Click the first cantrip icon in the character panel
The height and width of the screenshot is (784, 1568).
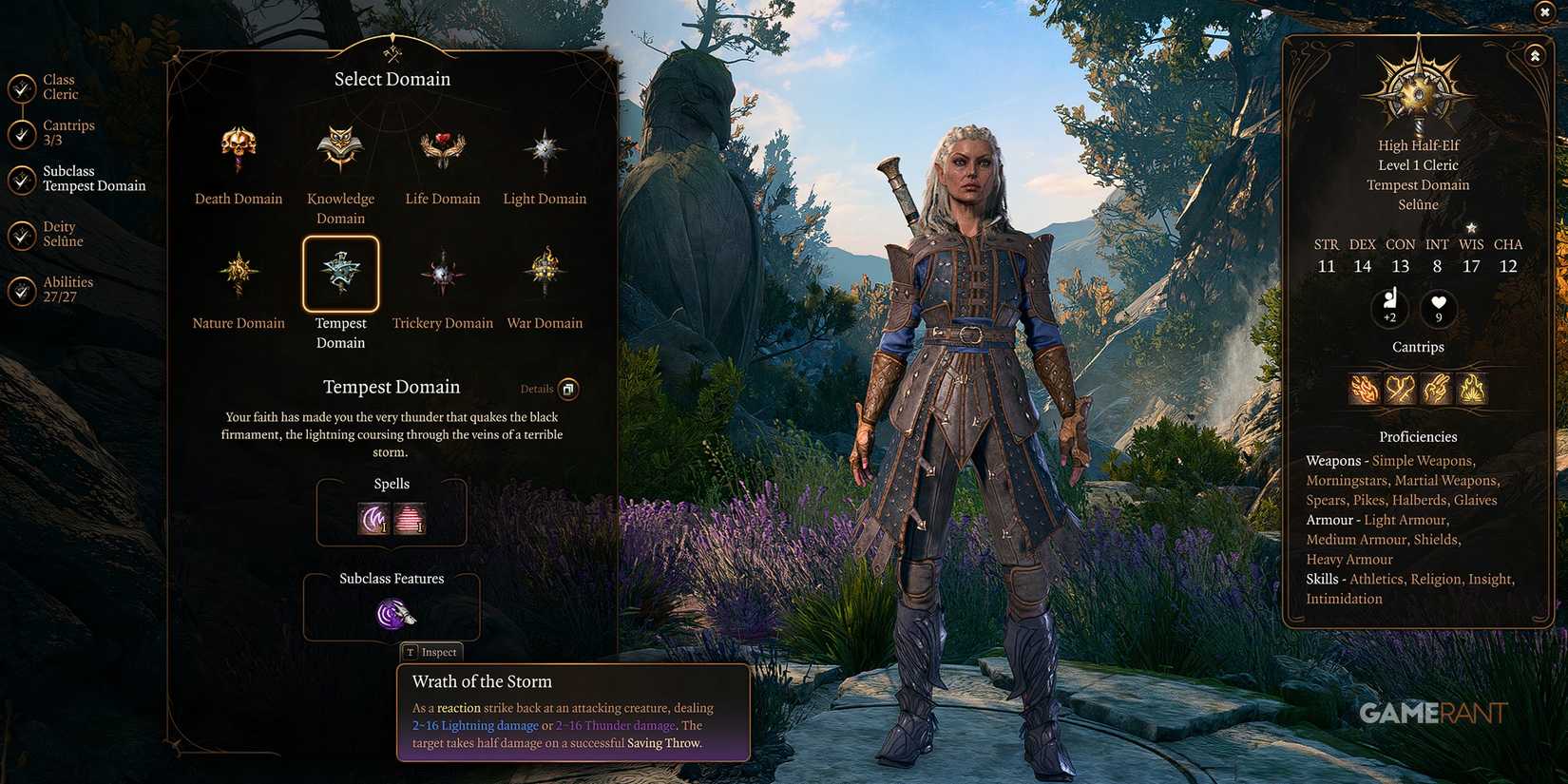tap(1365, 389)
